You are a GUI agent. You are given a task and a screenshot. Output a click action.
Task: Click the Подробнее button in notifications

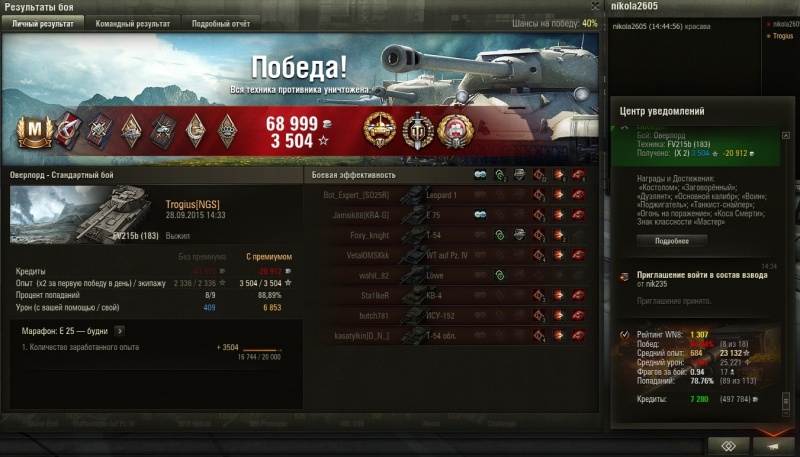click(x=672, y=241)
